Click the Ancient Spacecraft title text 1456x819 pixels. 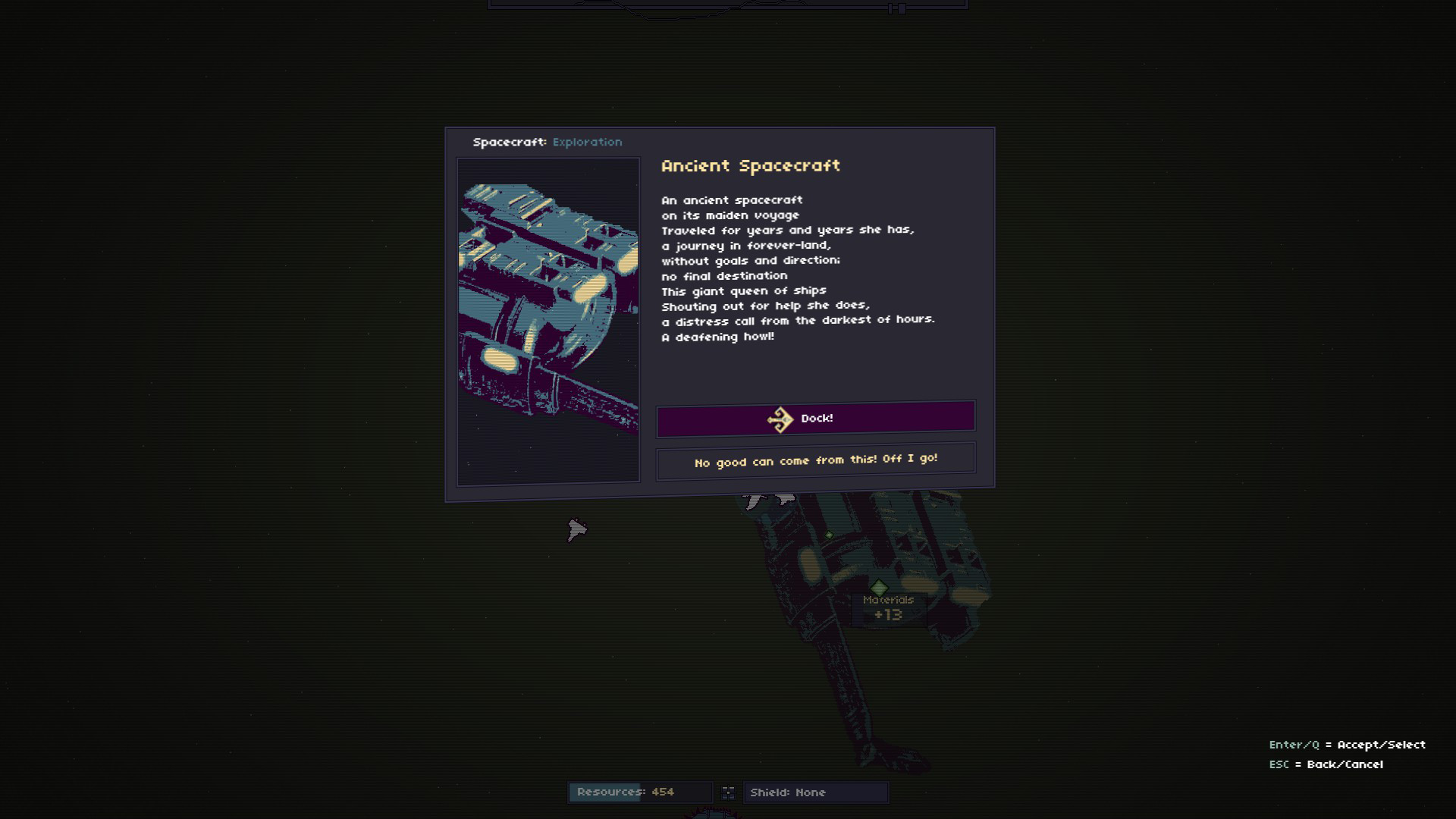(751, 165)
